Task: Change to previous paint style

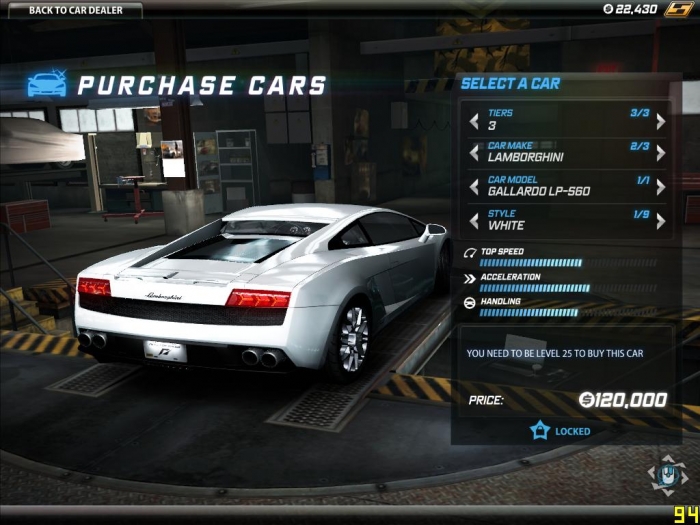Action: click(x=474, y=219)
